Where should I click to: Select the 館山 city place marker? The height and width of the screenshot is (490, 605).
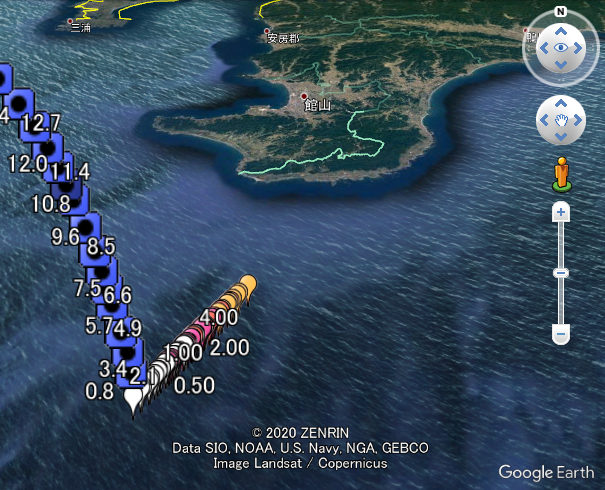[304, 97]
